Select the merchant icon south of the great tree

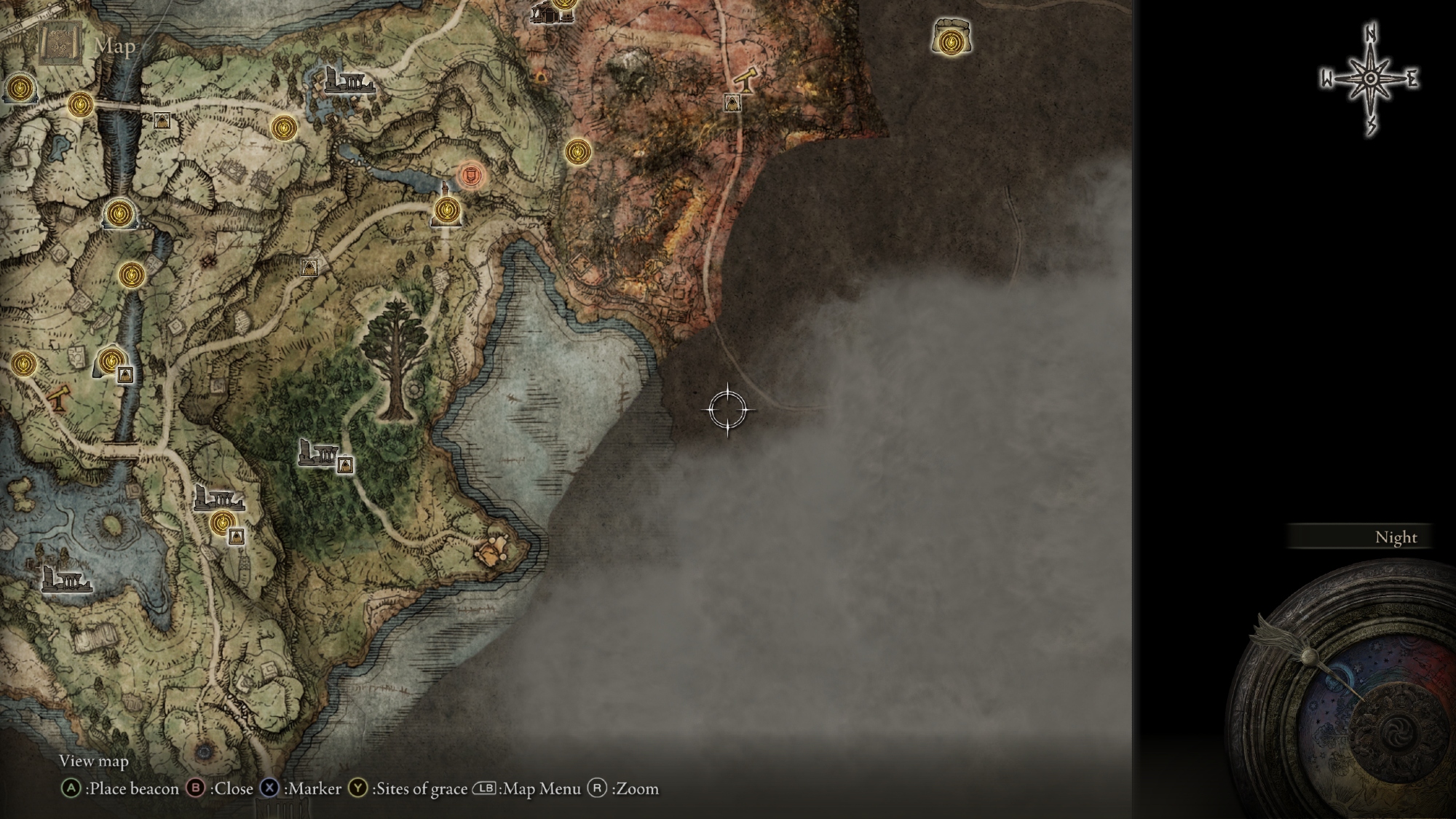[x=345, y=464]
